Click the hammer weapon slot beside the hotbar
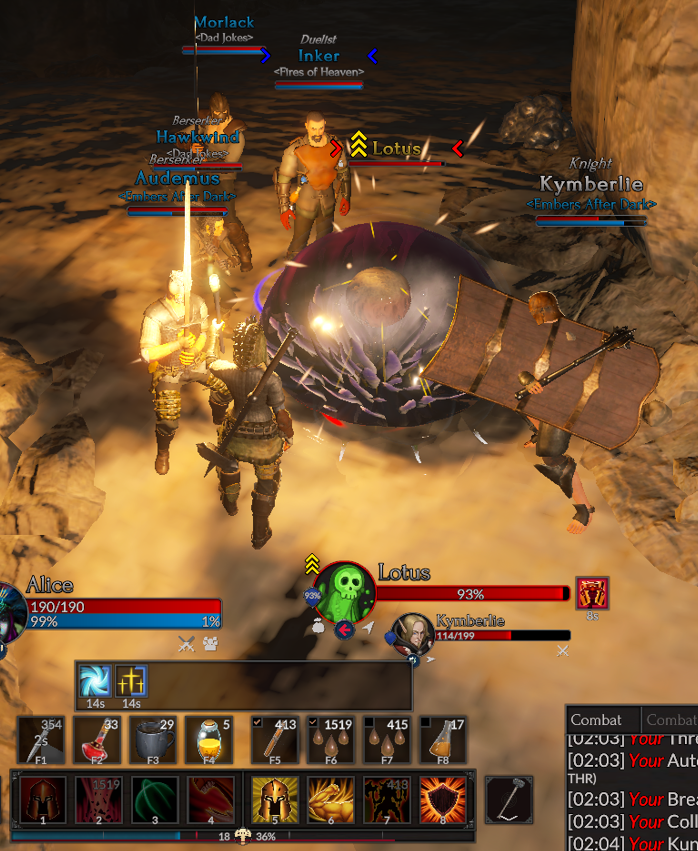 point(509,799)
